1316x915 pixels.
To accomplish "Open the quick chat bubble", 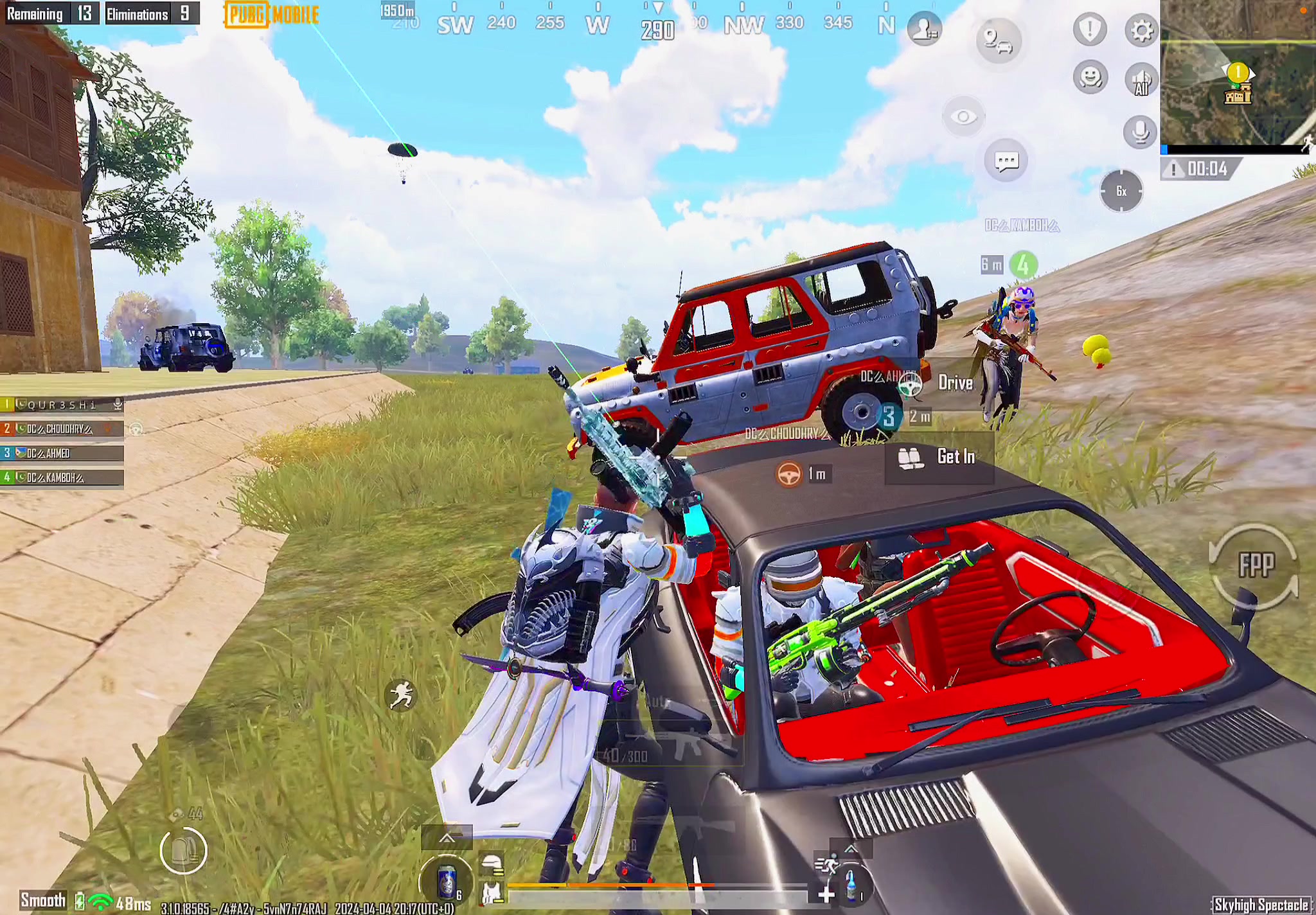I will pyautogui.click(x=1006, y=160).
